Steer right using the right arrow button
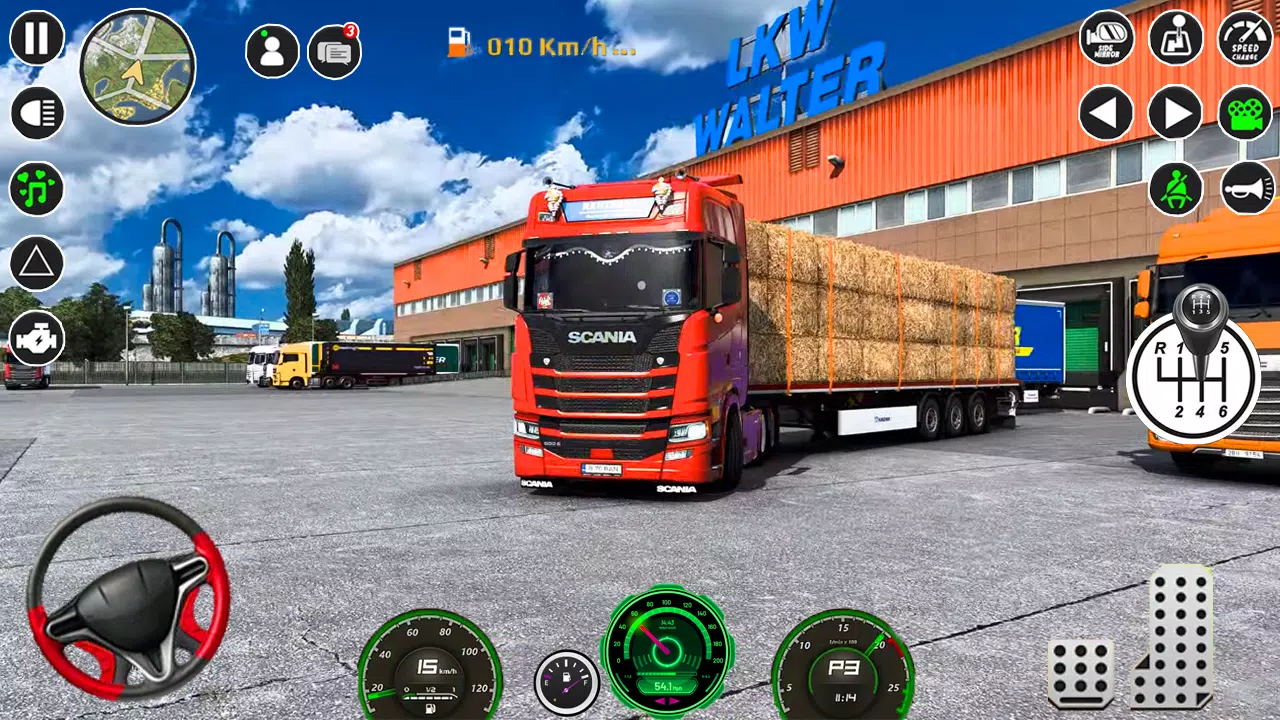Screen dimensions: 1280x720 click(x=1175, y=113)
